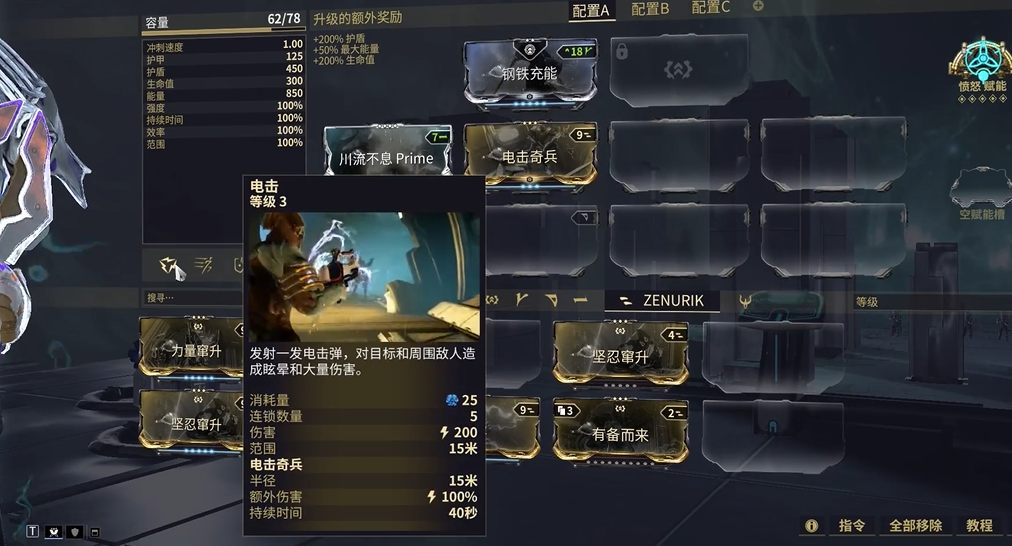This screenshot has height=546, width=1012.
Task: Open the 配置B configuration tab
Action: click(x=651, y=9)
